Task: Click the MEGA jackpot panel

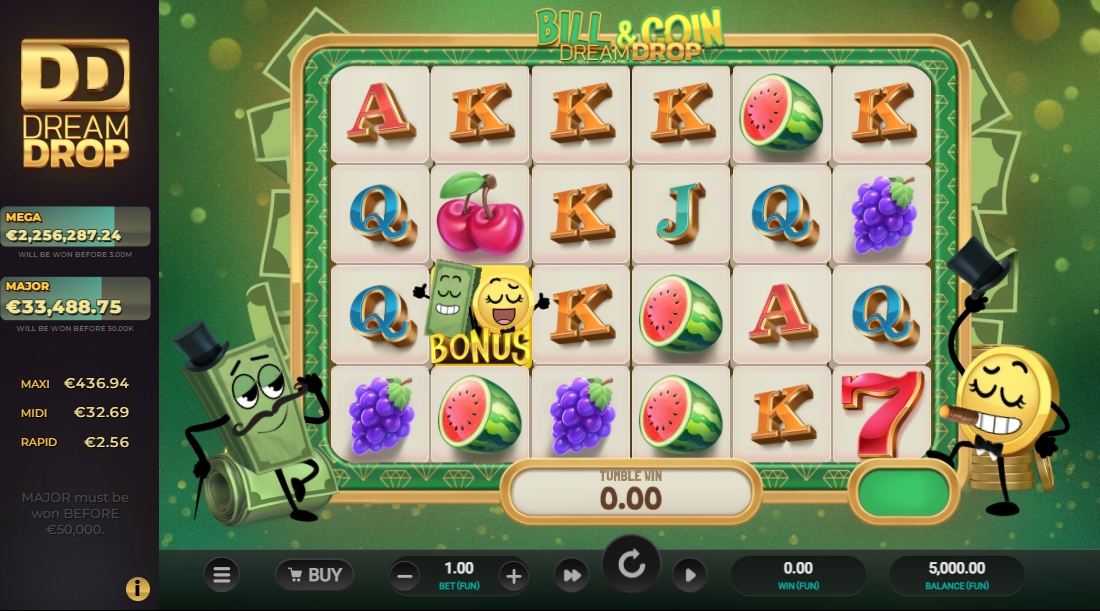Action: click(76, 226)
